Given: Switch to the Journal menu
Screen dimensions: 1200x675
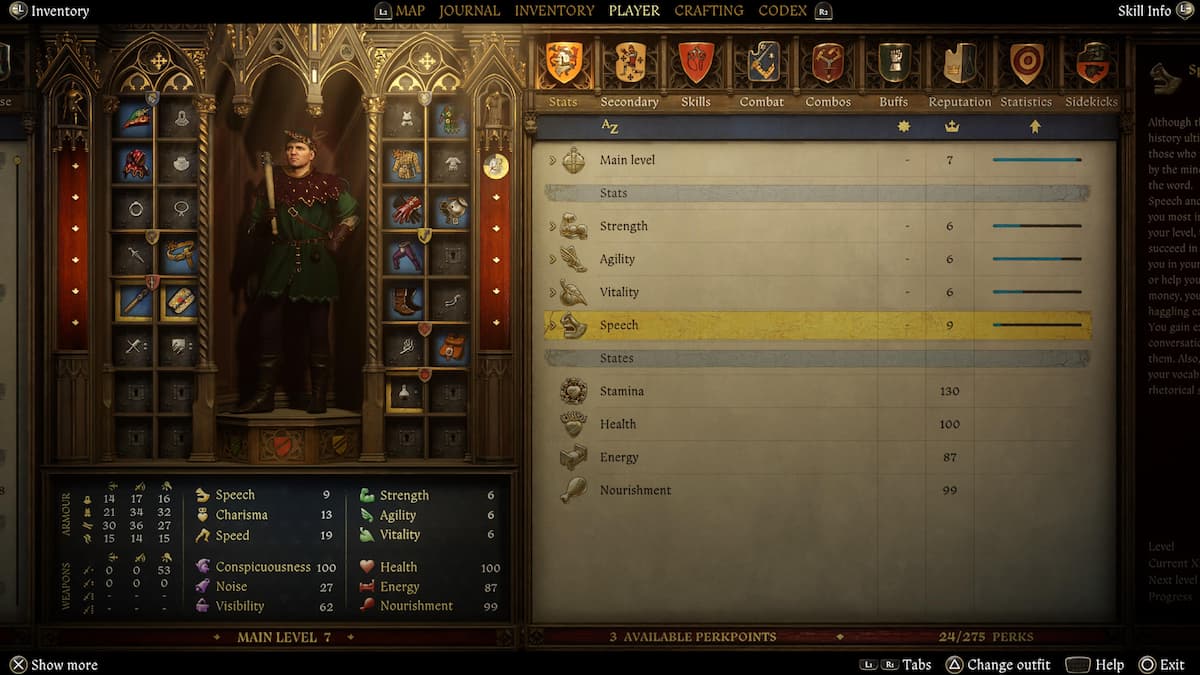Looking at the screenshot, I should click(x=469, y=11).
